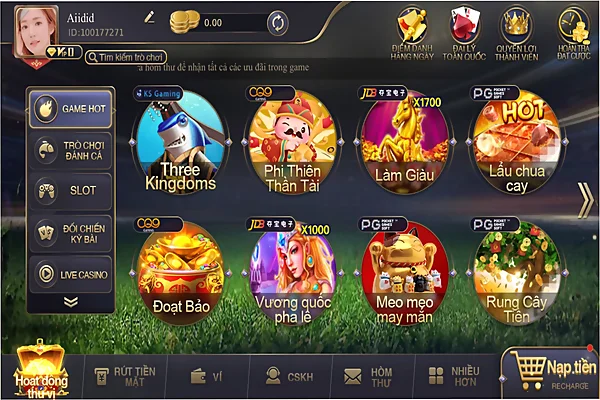Contact CSKH customer support

pyautogui.click(x=283, y=375)
